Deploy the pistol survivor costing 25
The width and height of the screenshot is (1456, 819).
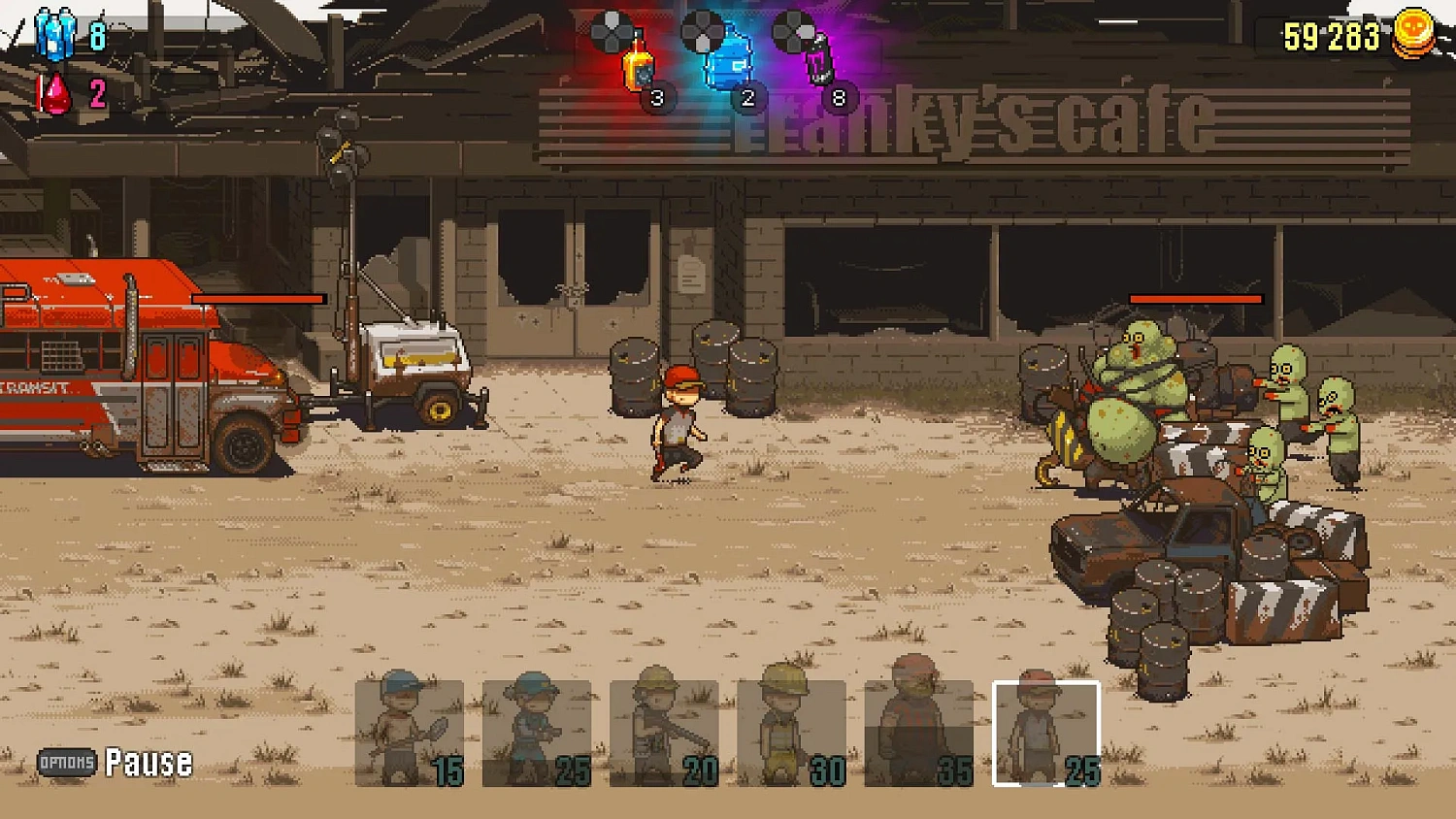pyautogui.click(x=535, y=733)
